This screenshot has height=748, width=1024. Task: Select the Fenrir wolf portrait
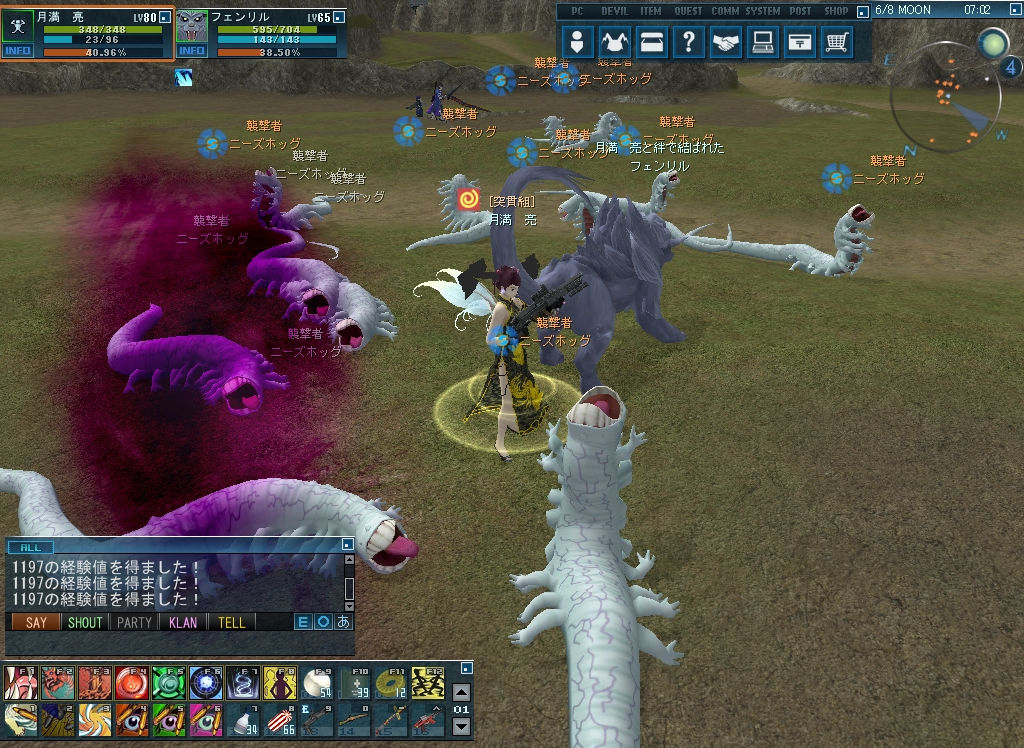click(x=192, y=27)
